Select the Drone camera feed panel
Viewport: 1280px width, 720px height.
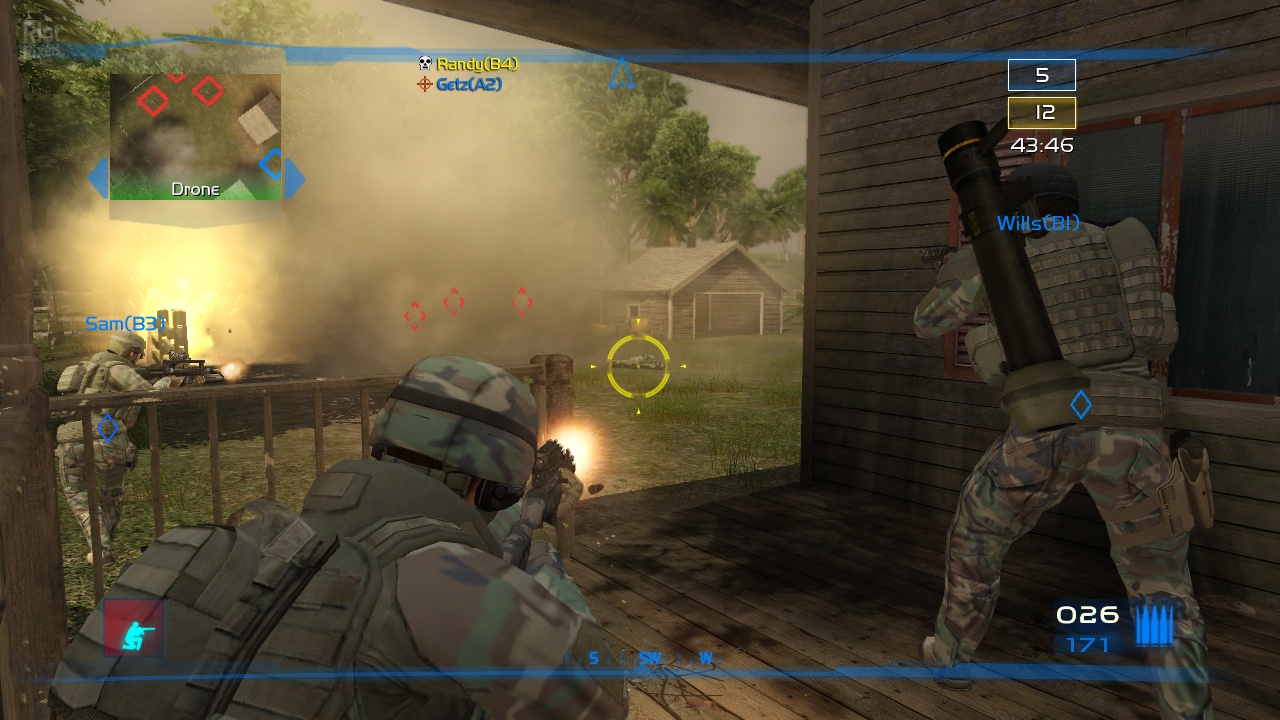coord(195,136)
